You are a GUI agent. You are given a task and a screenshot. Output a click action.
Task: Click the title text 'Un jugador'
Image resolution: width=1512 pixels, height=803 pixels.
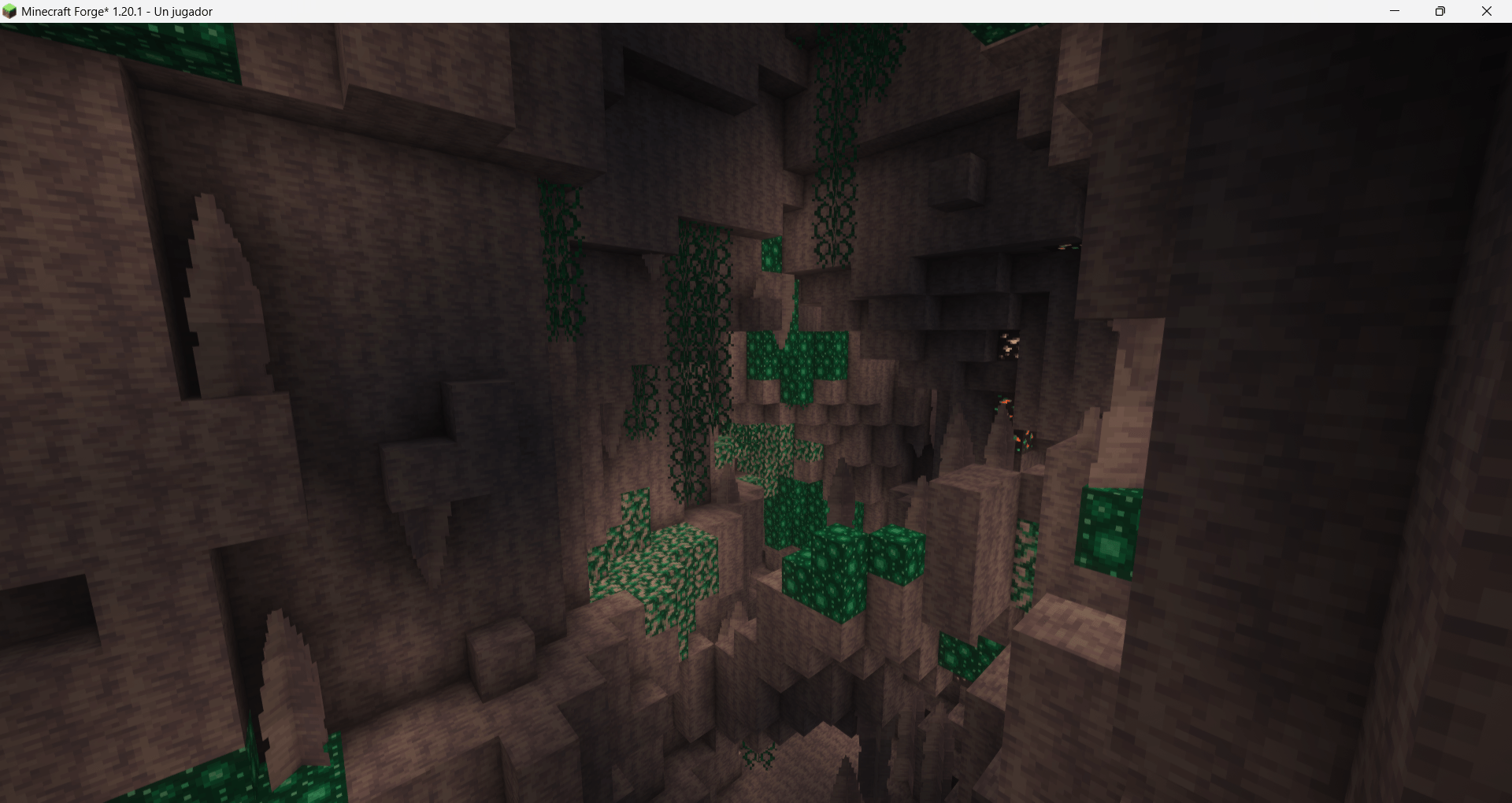[183, 12]
